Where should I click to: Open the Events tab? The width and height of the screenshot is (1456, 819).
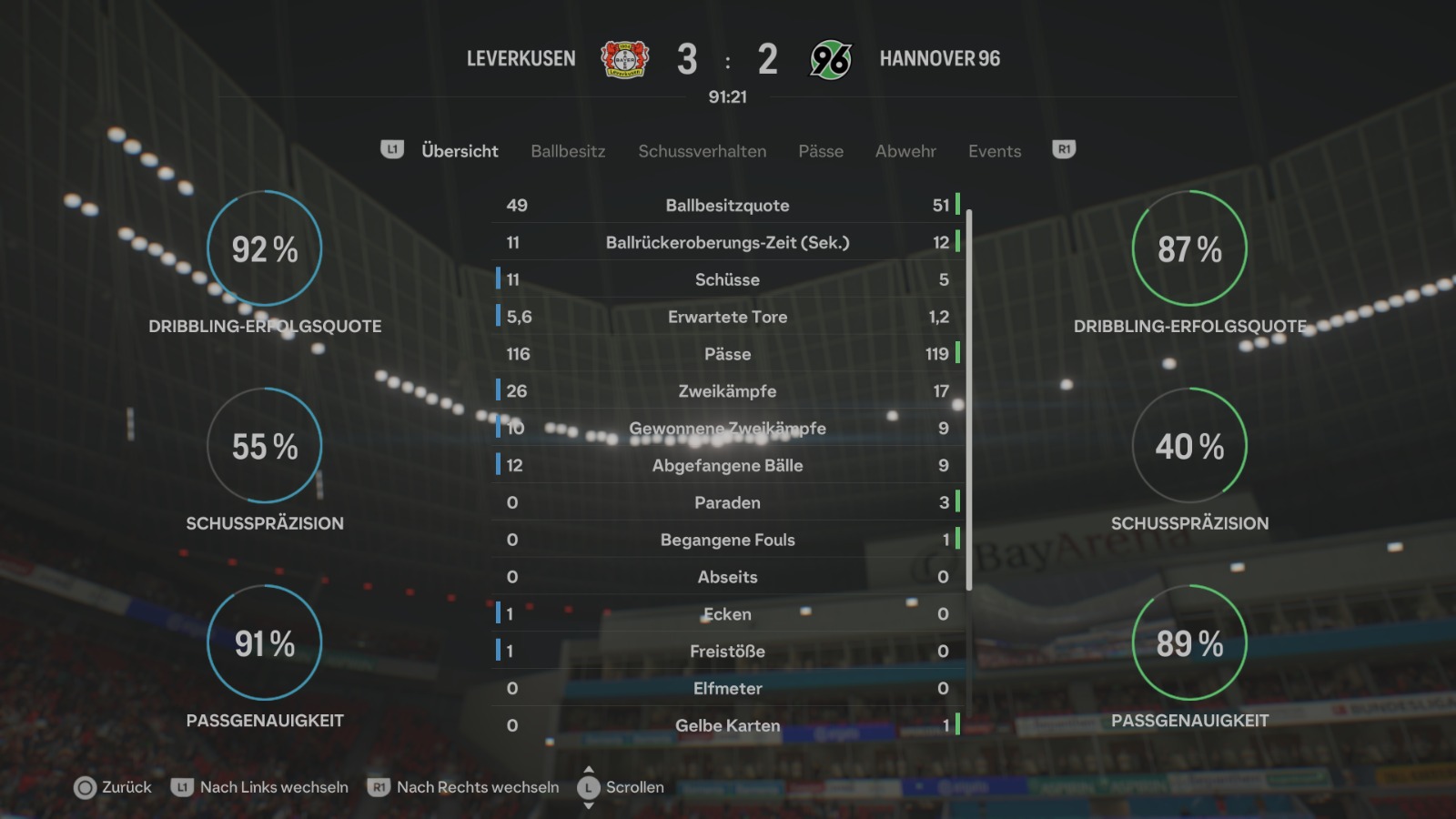(995, 151)
